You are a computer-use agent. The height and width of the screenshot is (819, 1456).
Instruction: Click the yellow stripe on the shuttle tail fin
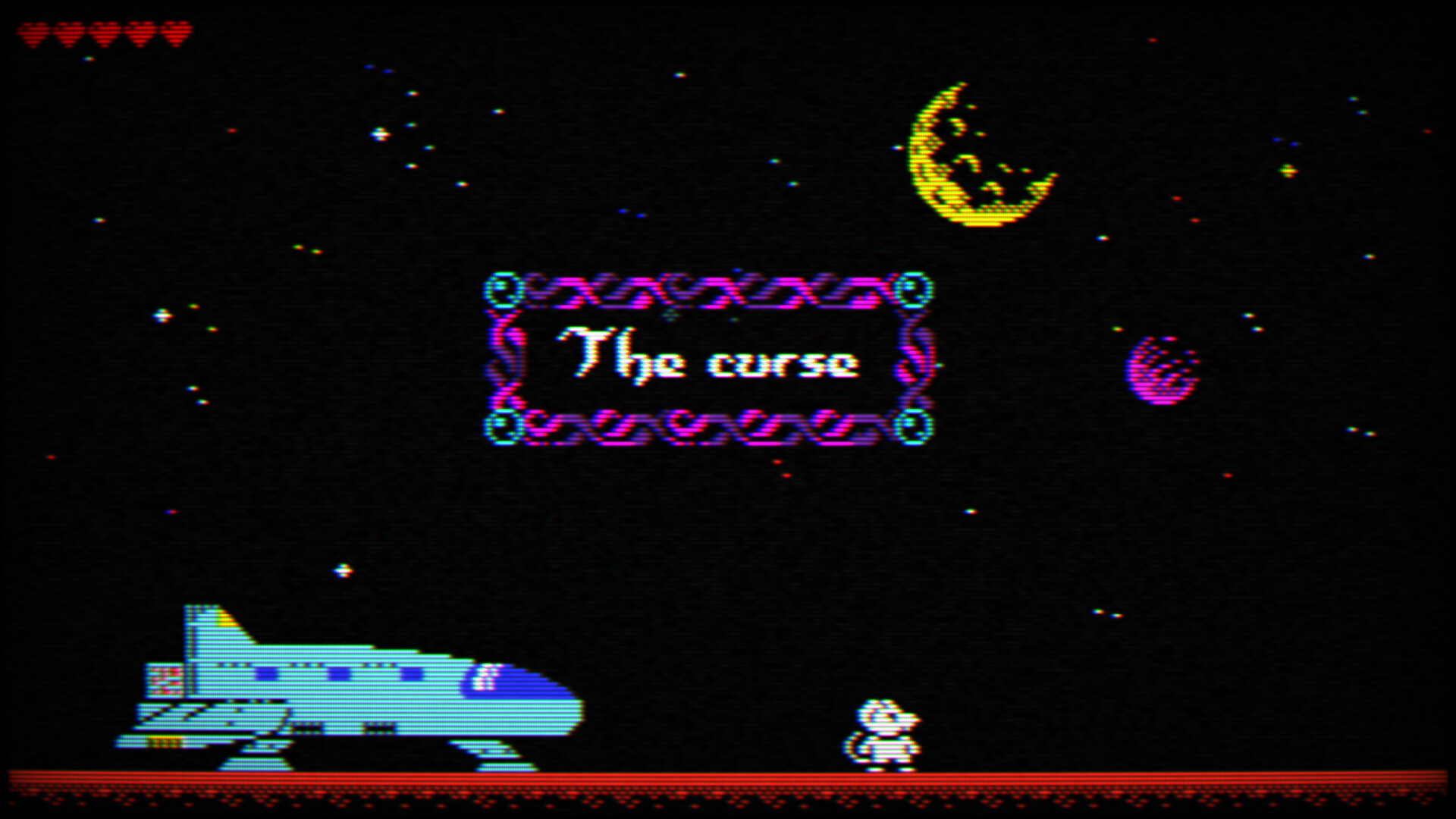tap(227, 622)
